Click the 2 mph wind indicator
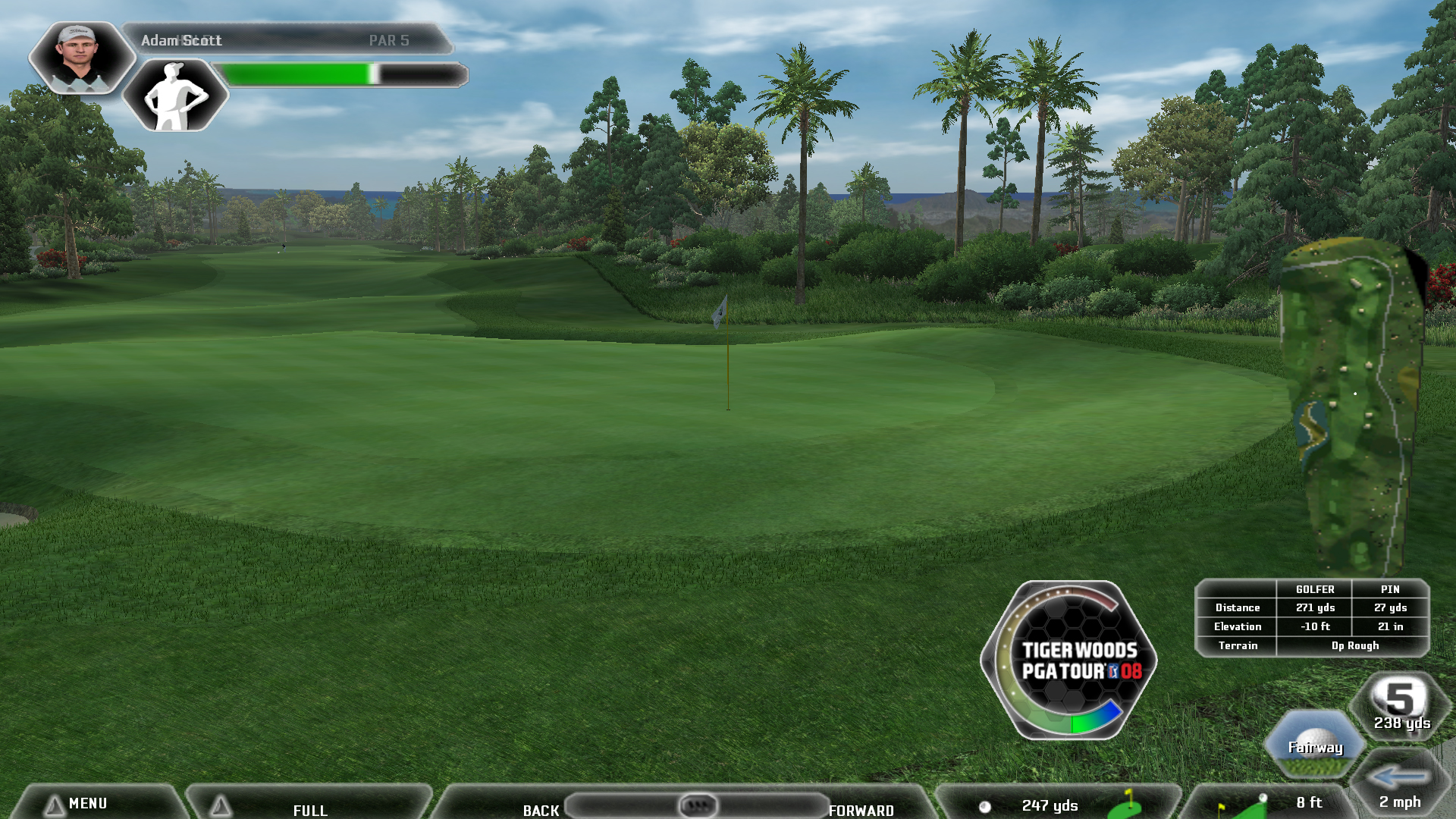The image size is (1456, 819). pyautogui.click(x=1400, y=787)
